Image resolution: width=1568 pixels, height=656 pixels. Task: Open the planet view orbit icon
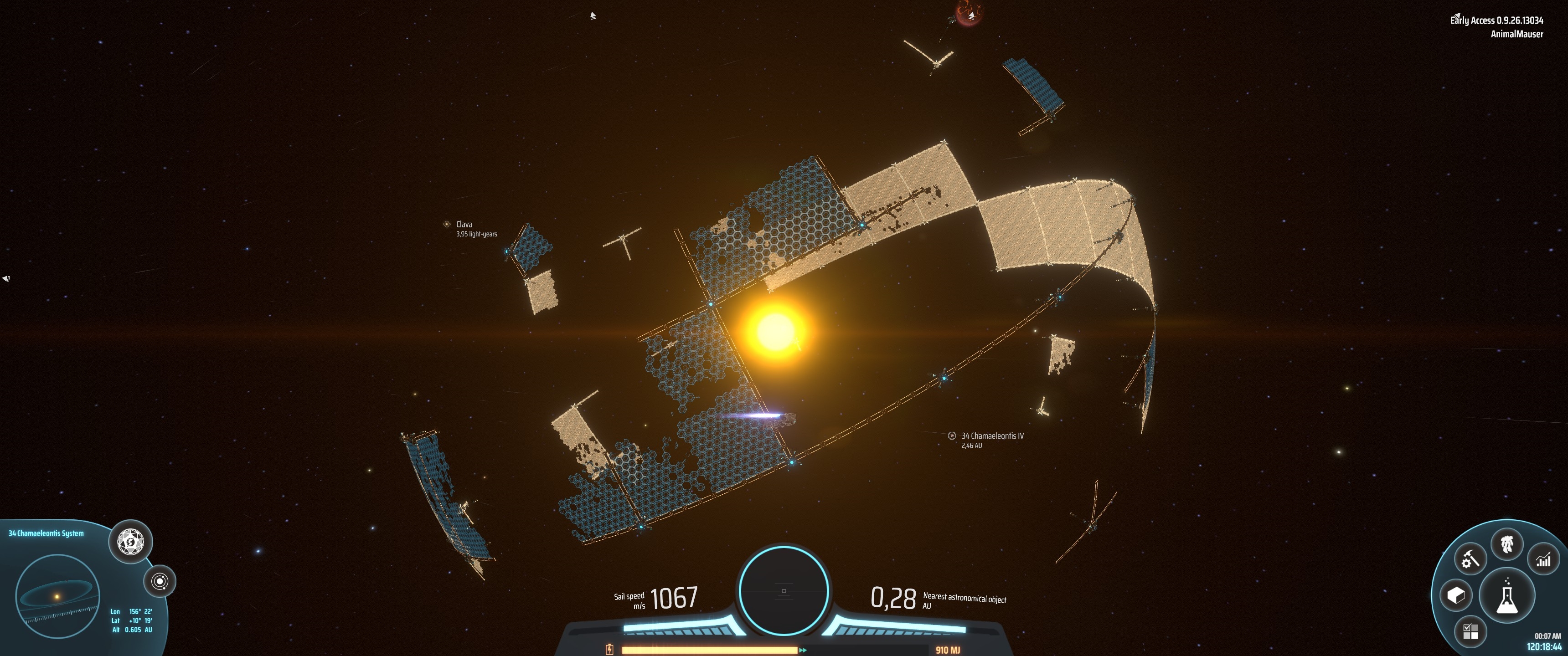pos(160,581)
